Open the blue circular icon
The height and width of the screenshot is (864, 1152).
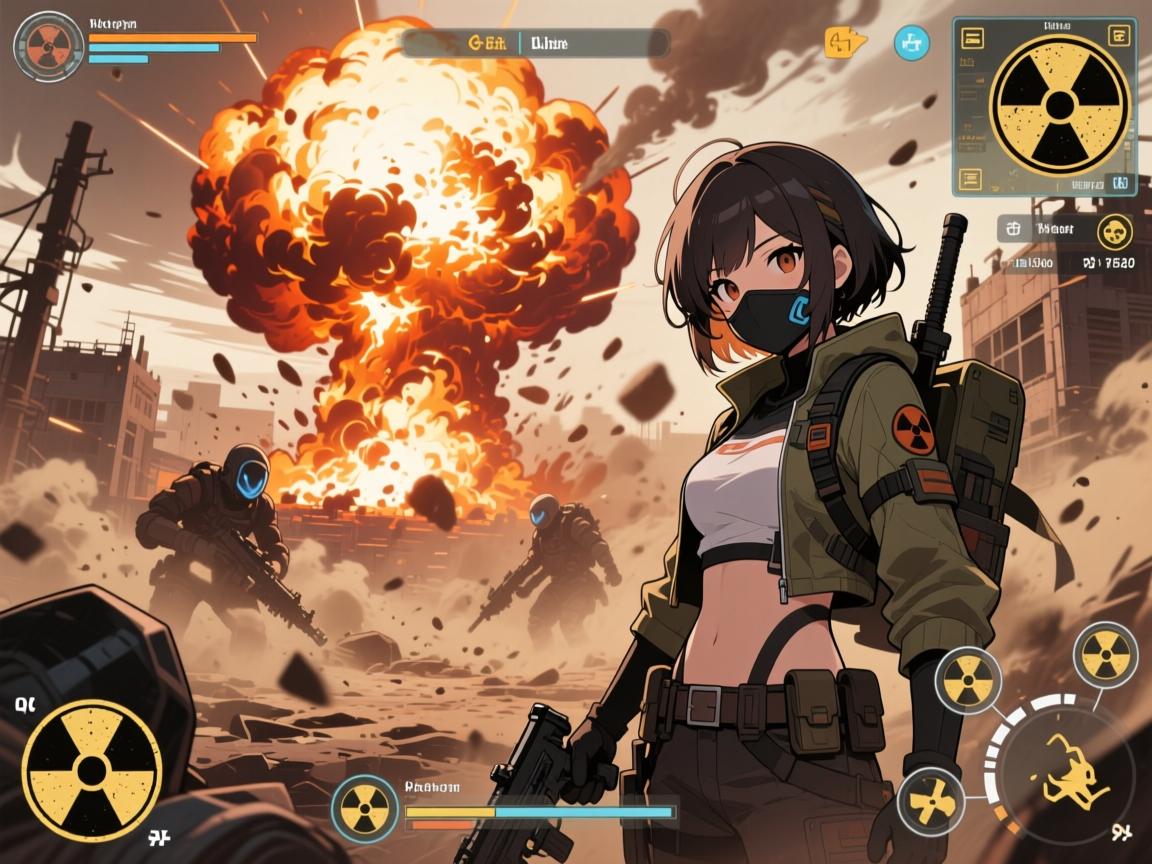[911, 43]
